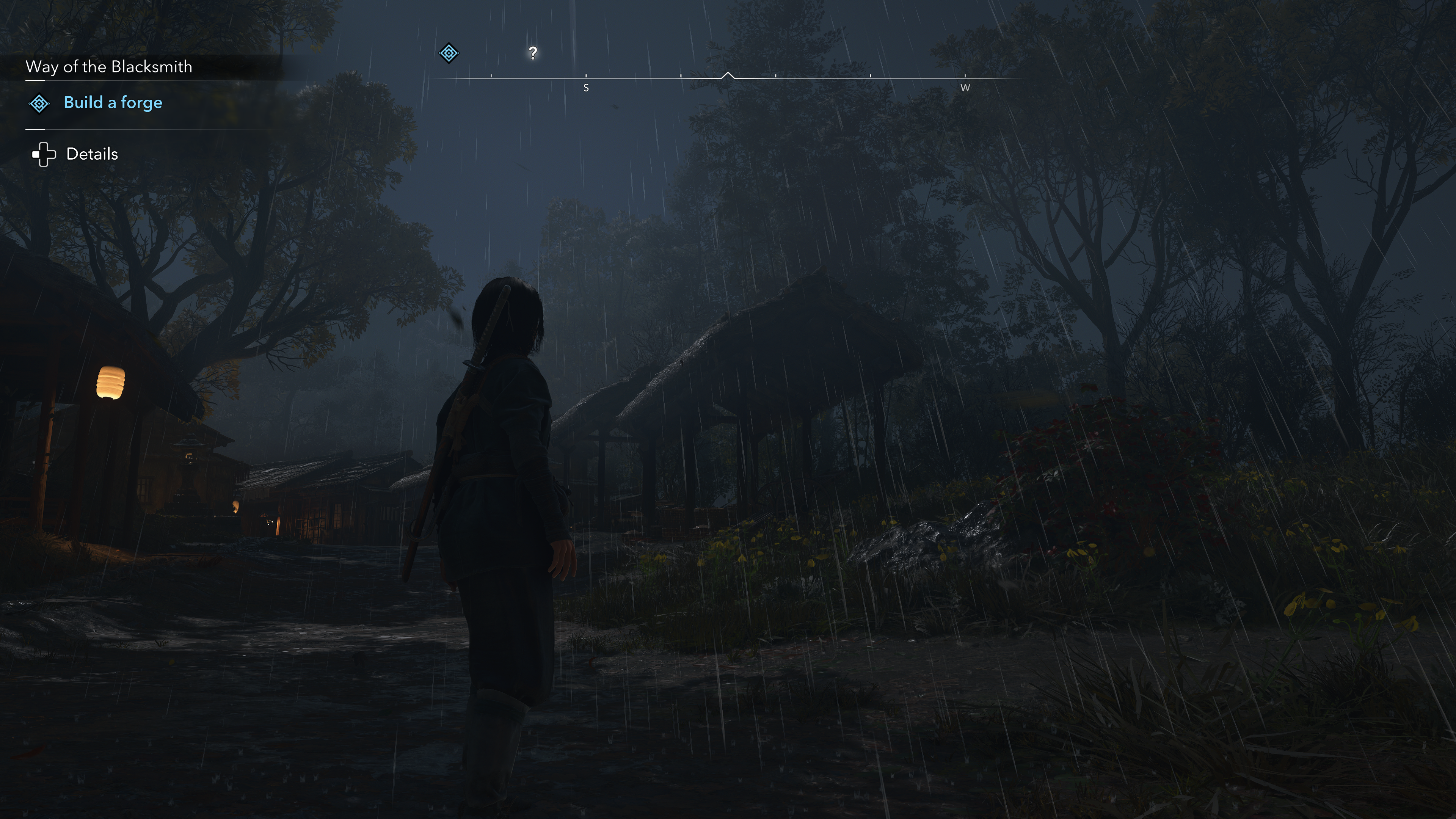The width and height of the screenshot is (1456, 819).
Task: Click the Build a forge objective
Action: 113,102
